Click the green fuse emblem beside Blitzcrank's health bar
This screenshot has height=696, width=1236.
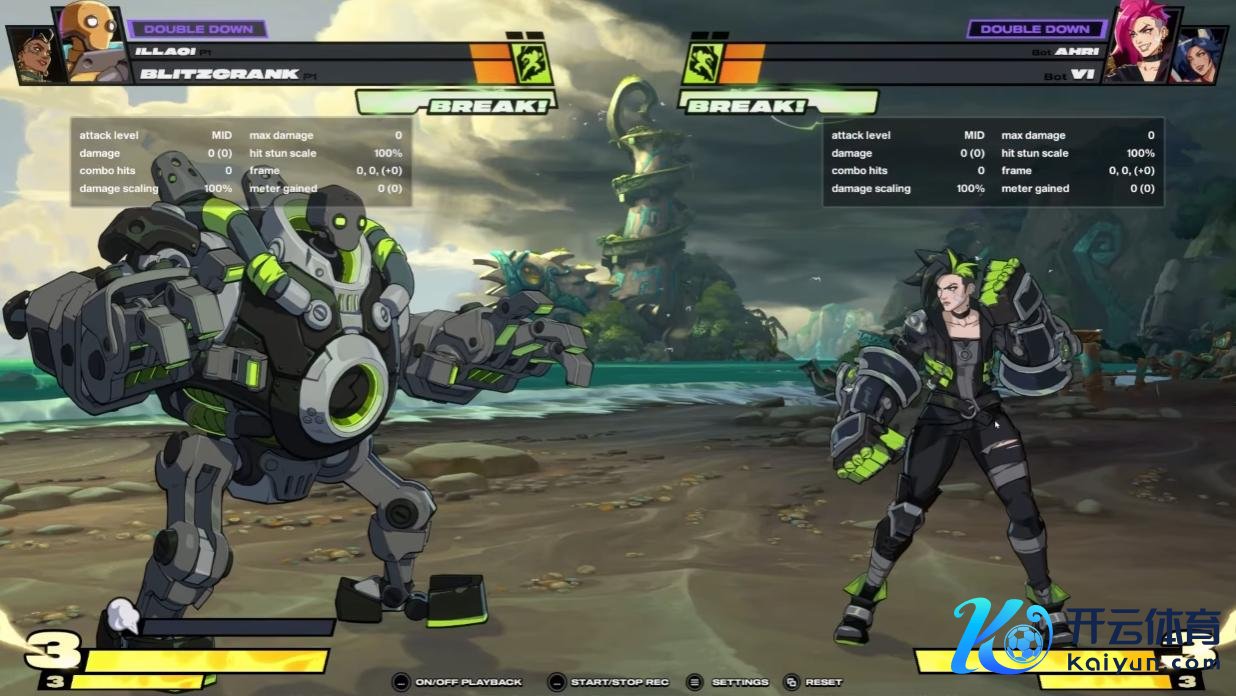pos(531,62)
